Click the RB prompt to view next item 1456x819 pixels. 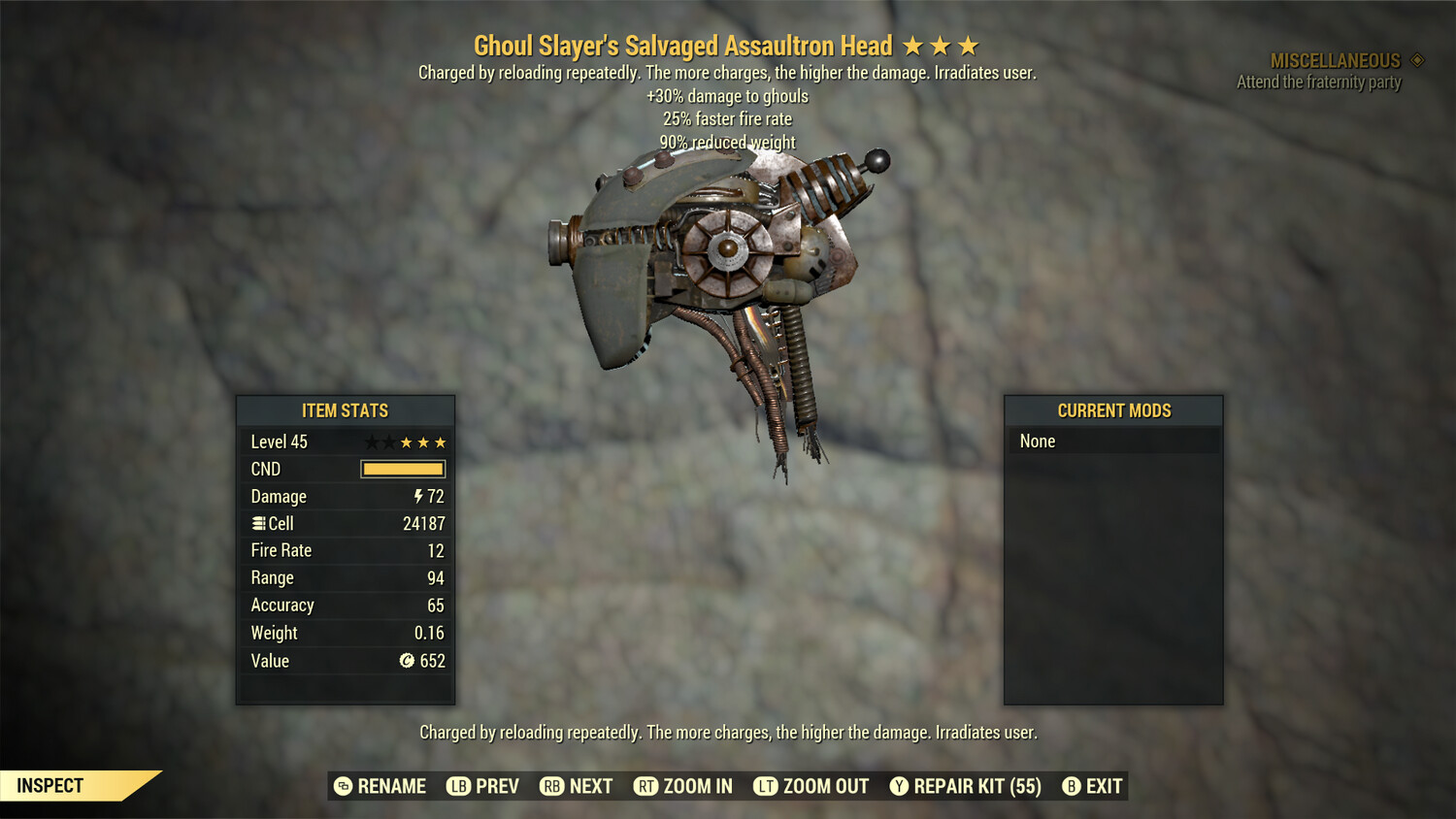click(551, 786)
